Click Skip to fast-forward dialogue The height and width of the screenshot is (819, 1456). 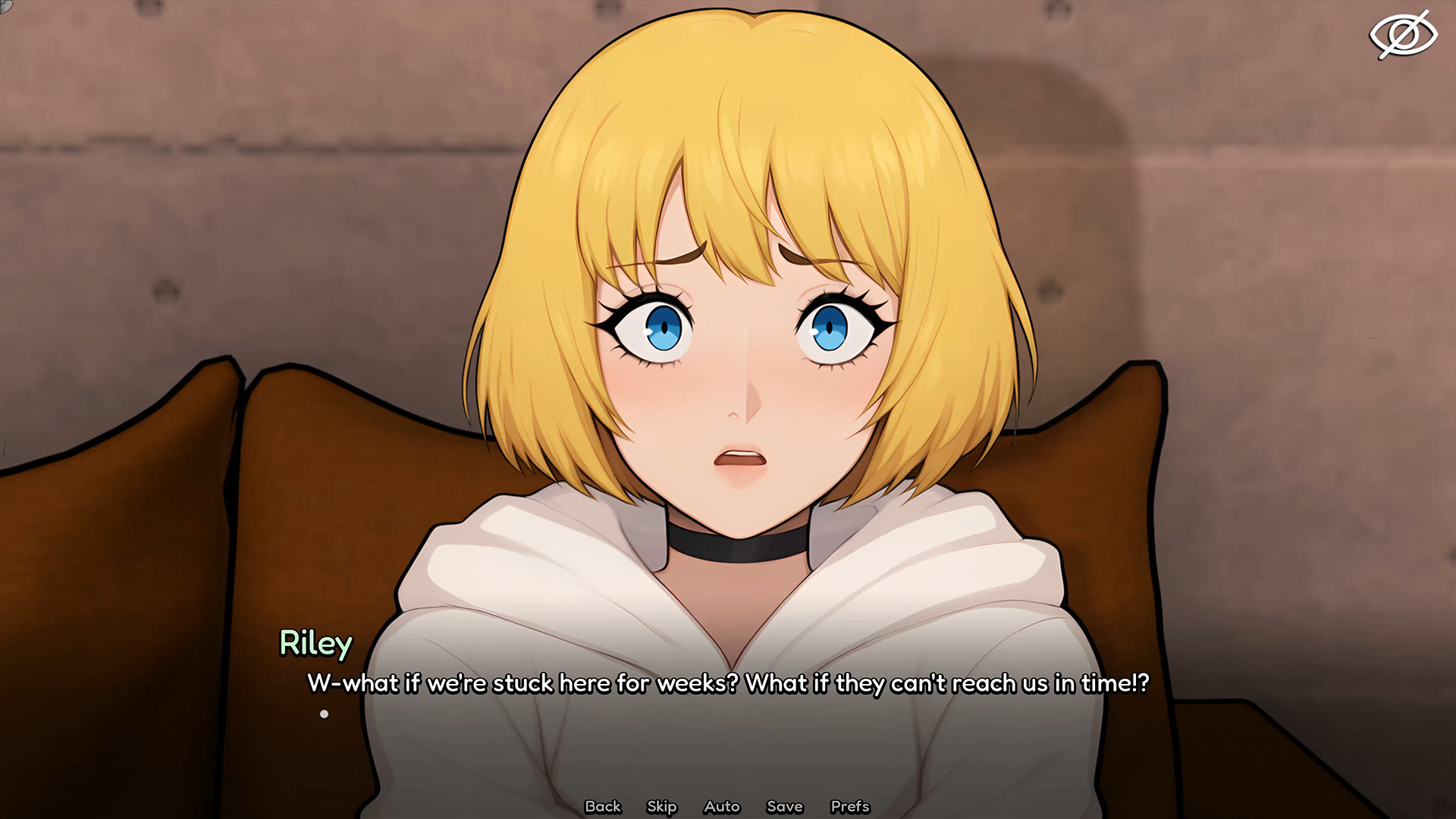661,806
